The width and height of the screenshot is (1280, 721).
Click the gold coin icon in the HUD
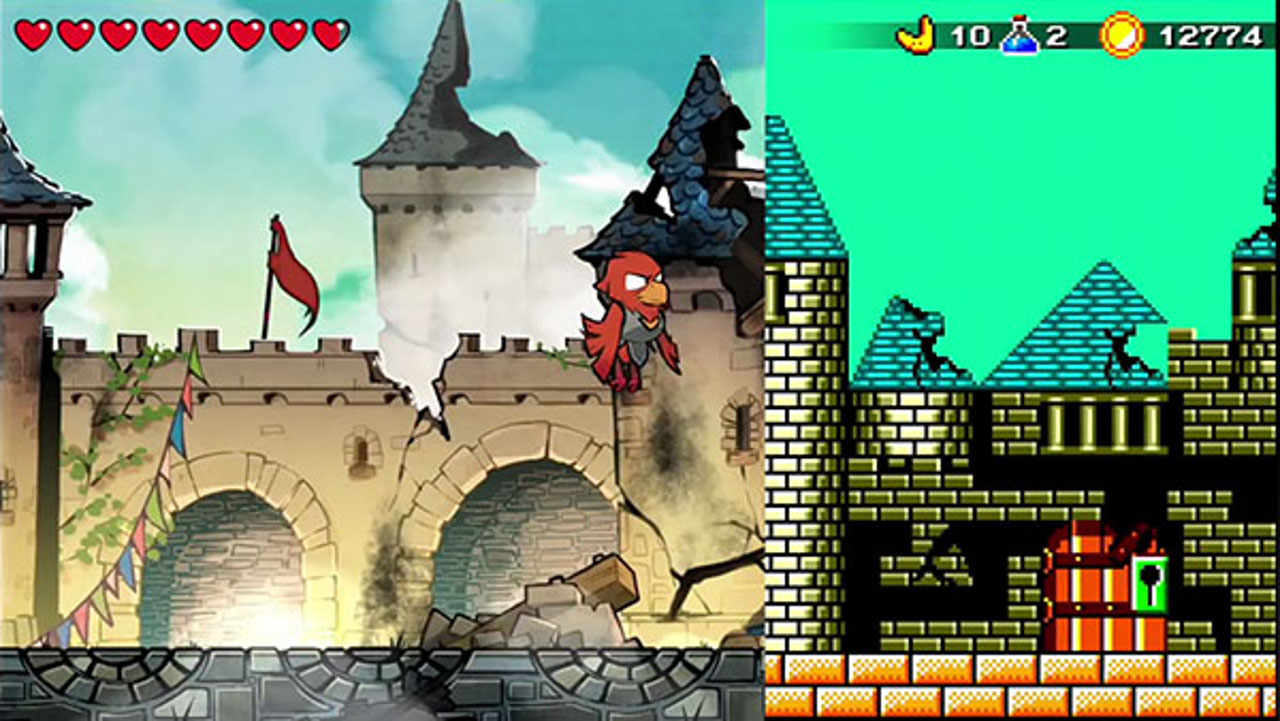(x=1119, y=31)
